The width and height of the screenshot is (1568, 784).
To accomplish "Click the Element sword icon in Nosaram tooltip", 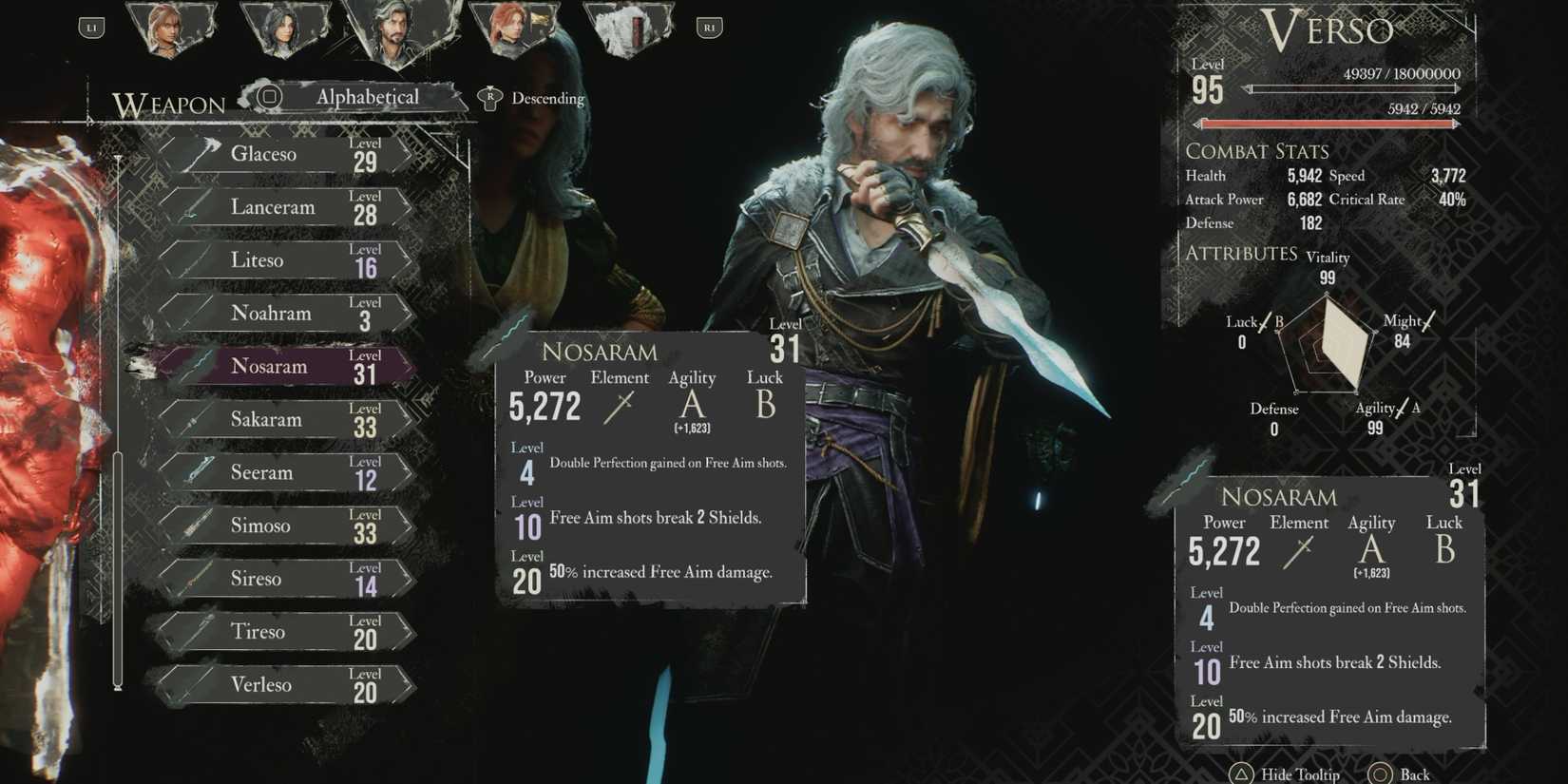I will pyautogui.click(x=621, y=407).
